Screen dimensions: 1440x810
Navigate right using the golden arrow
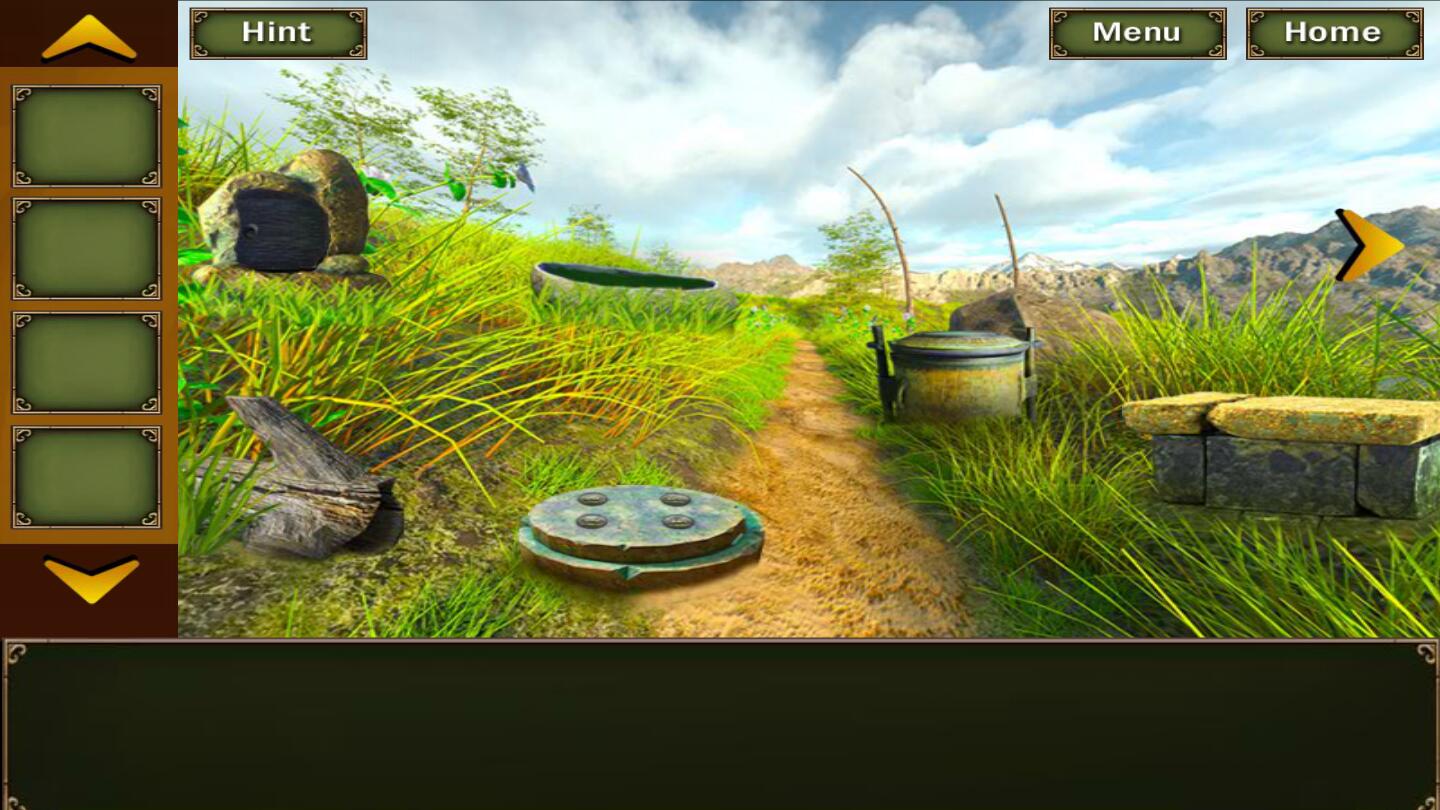point(1366,243)
